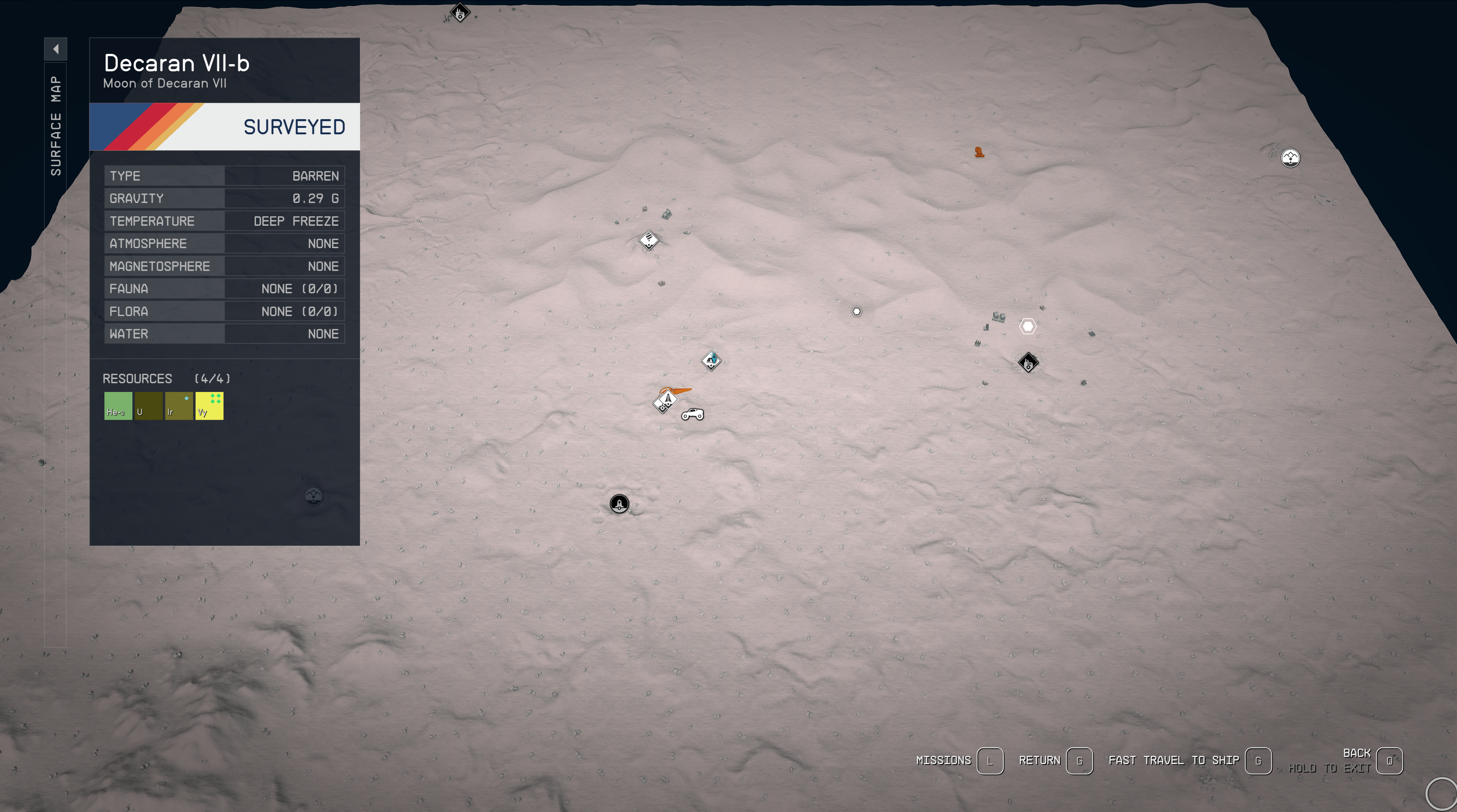This screenshot has height=812, width=1457.
Task: Select the diamond marker with teal pointer
Action: (x=711, y=360)
